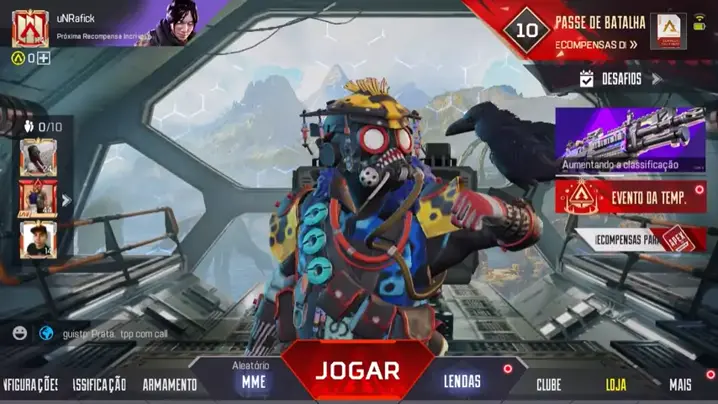This screenshot has height=404, width=718.
Task: Open the Armamento loadout menu
Action: point(169,384)
